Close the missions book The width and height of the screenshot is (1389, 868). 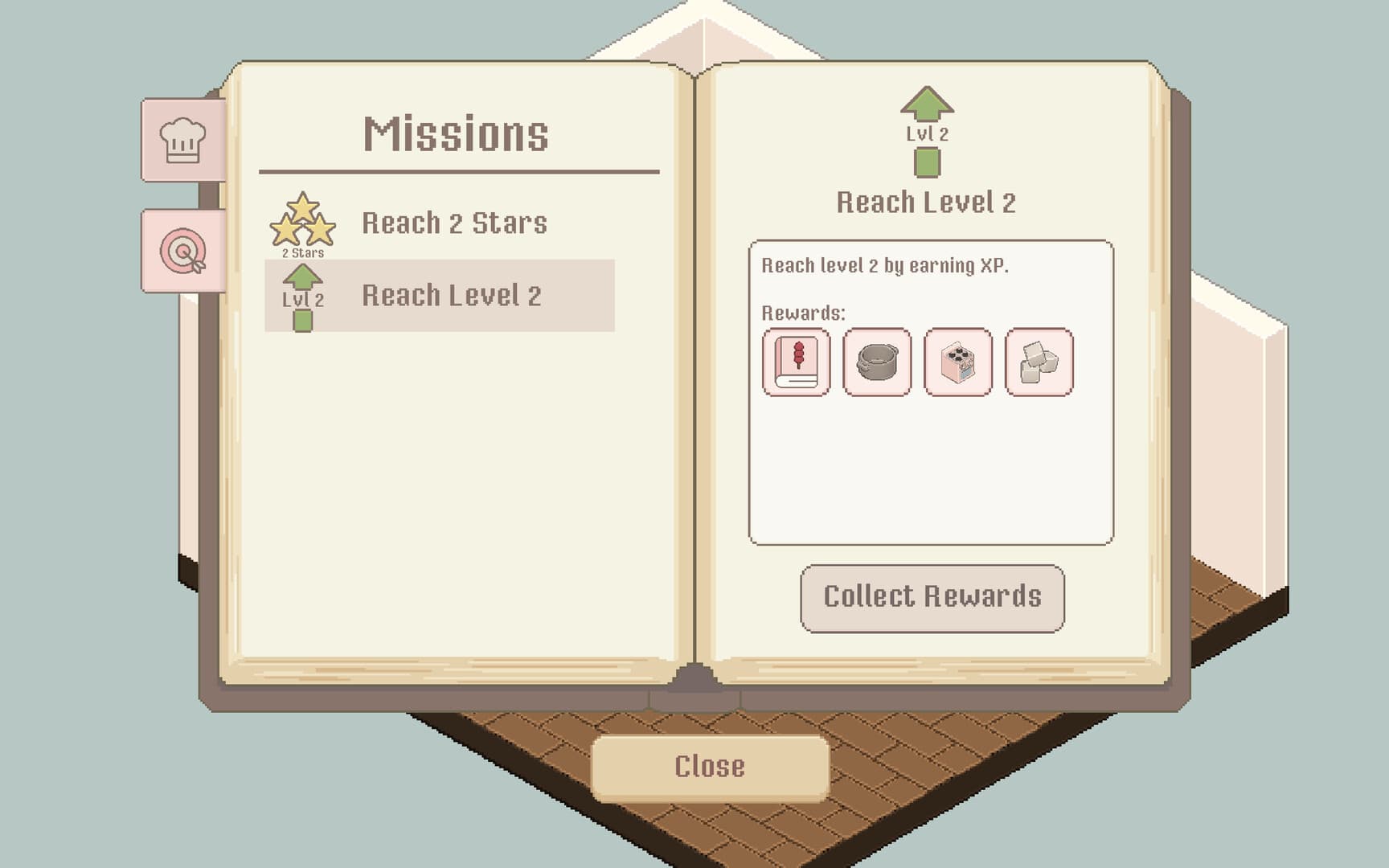click(711, 766)
